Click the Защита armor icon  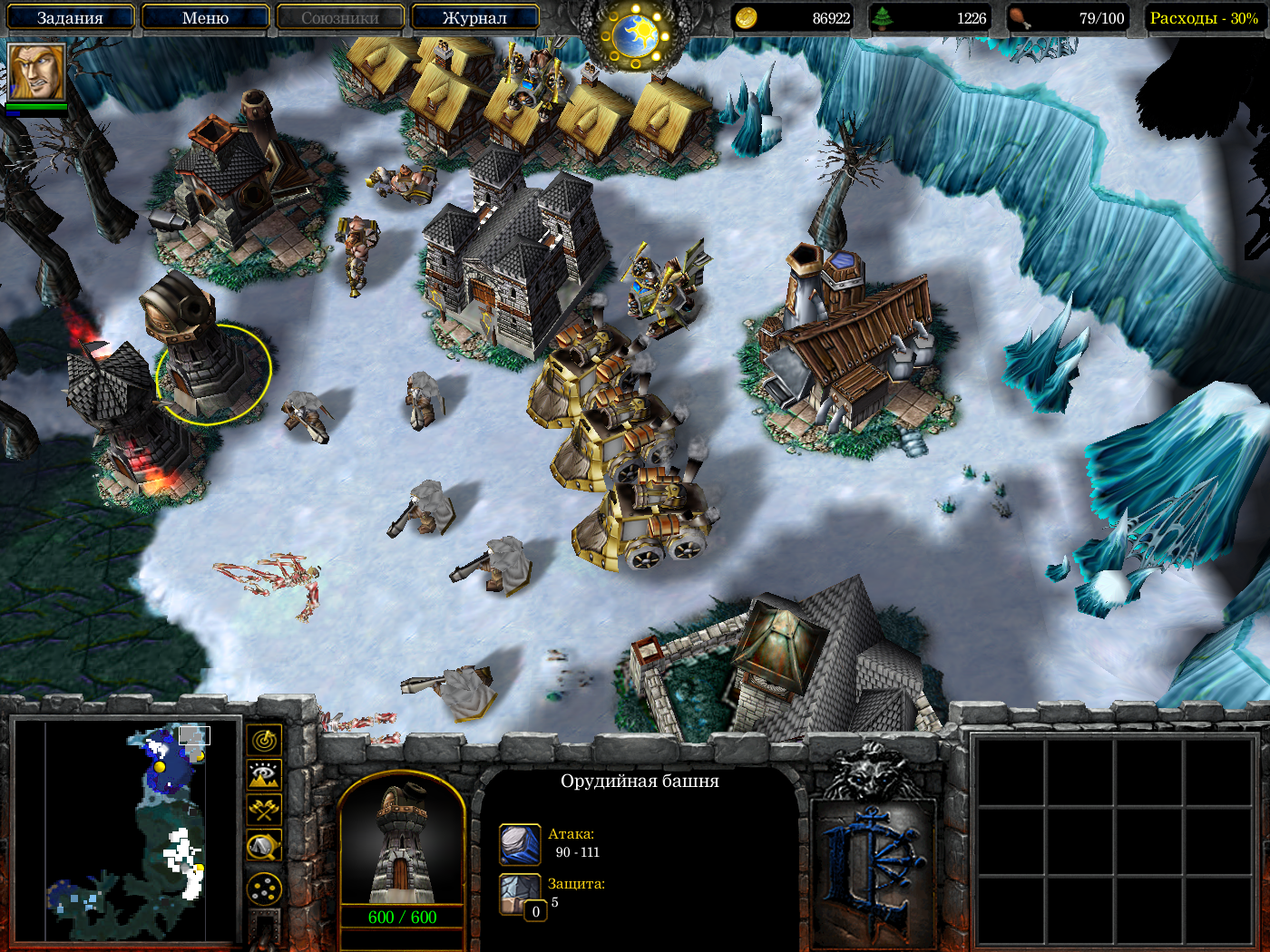pos(520,893)
